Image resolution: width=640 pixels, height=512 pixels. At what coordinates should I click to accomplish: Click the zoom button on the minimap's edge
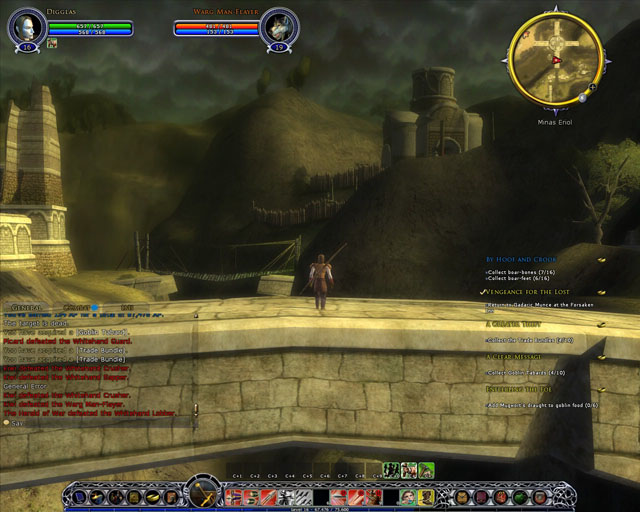[593, 87]
